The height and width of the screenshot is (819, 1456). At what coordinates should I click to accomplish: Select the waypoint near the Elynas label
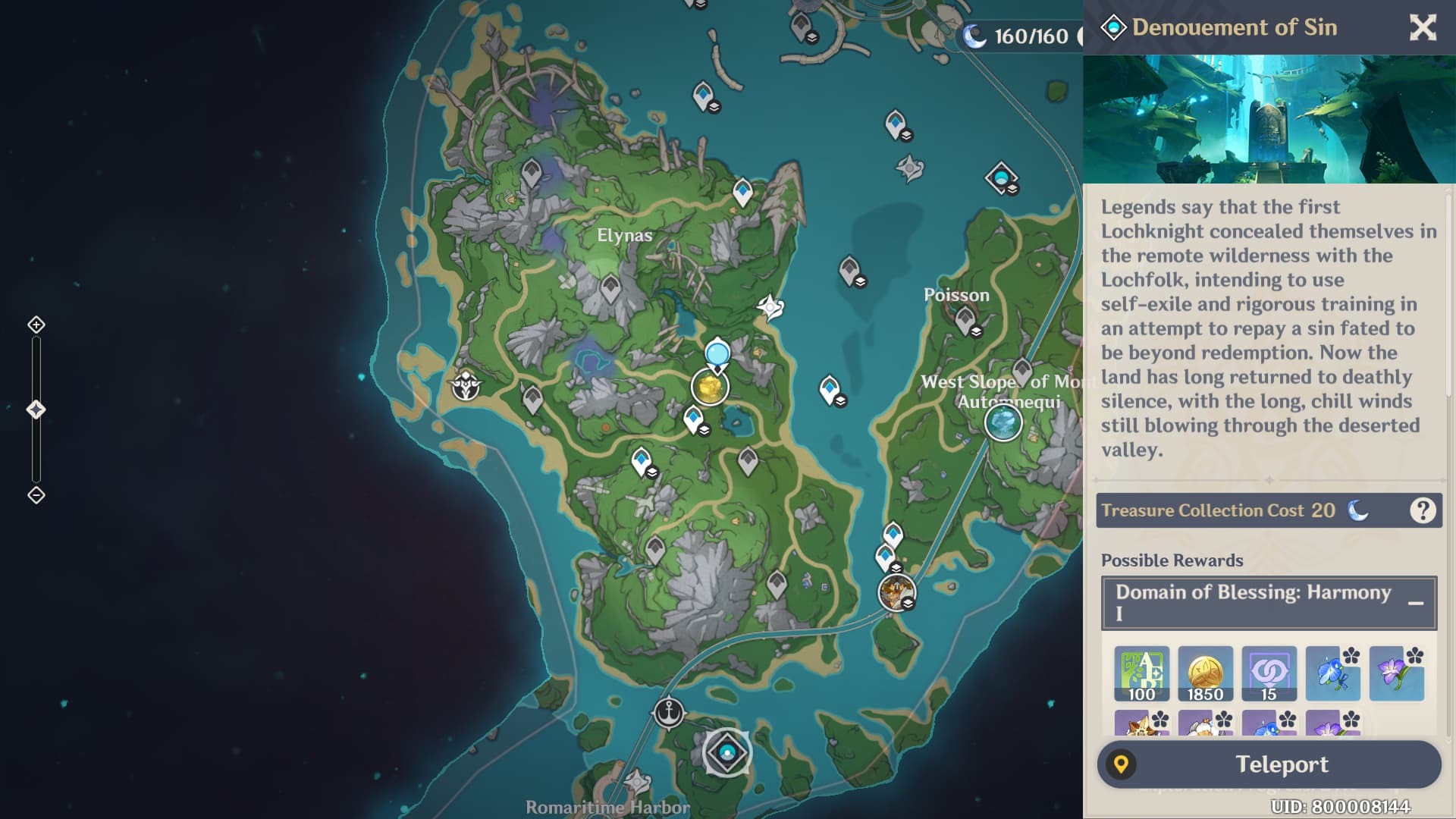610,289
